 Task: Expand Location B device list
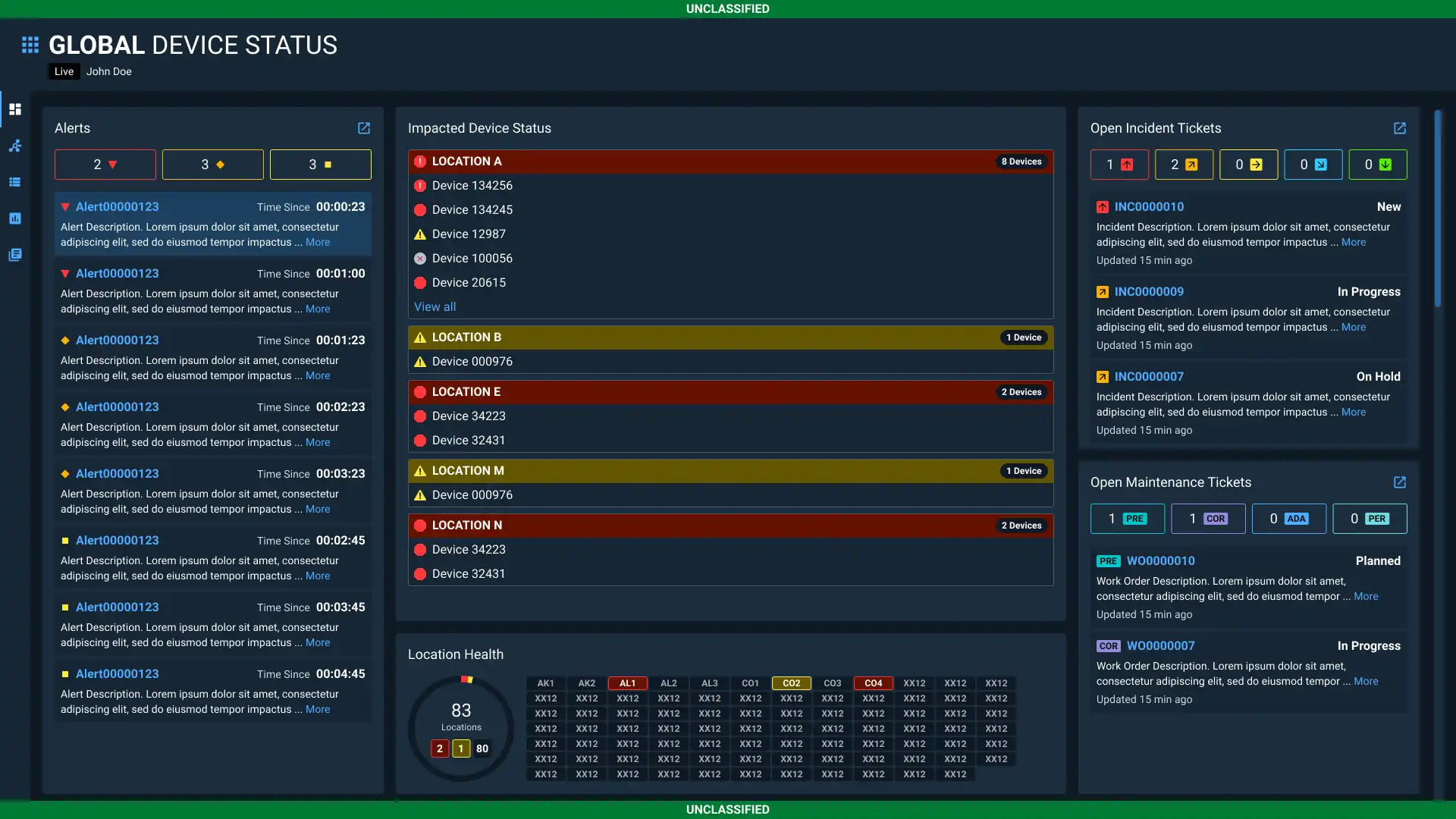pyautogui.click(x=730, y=337)
